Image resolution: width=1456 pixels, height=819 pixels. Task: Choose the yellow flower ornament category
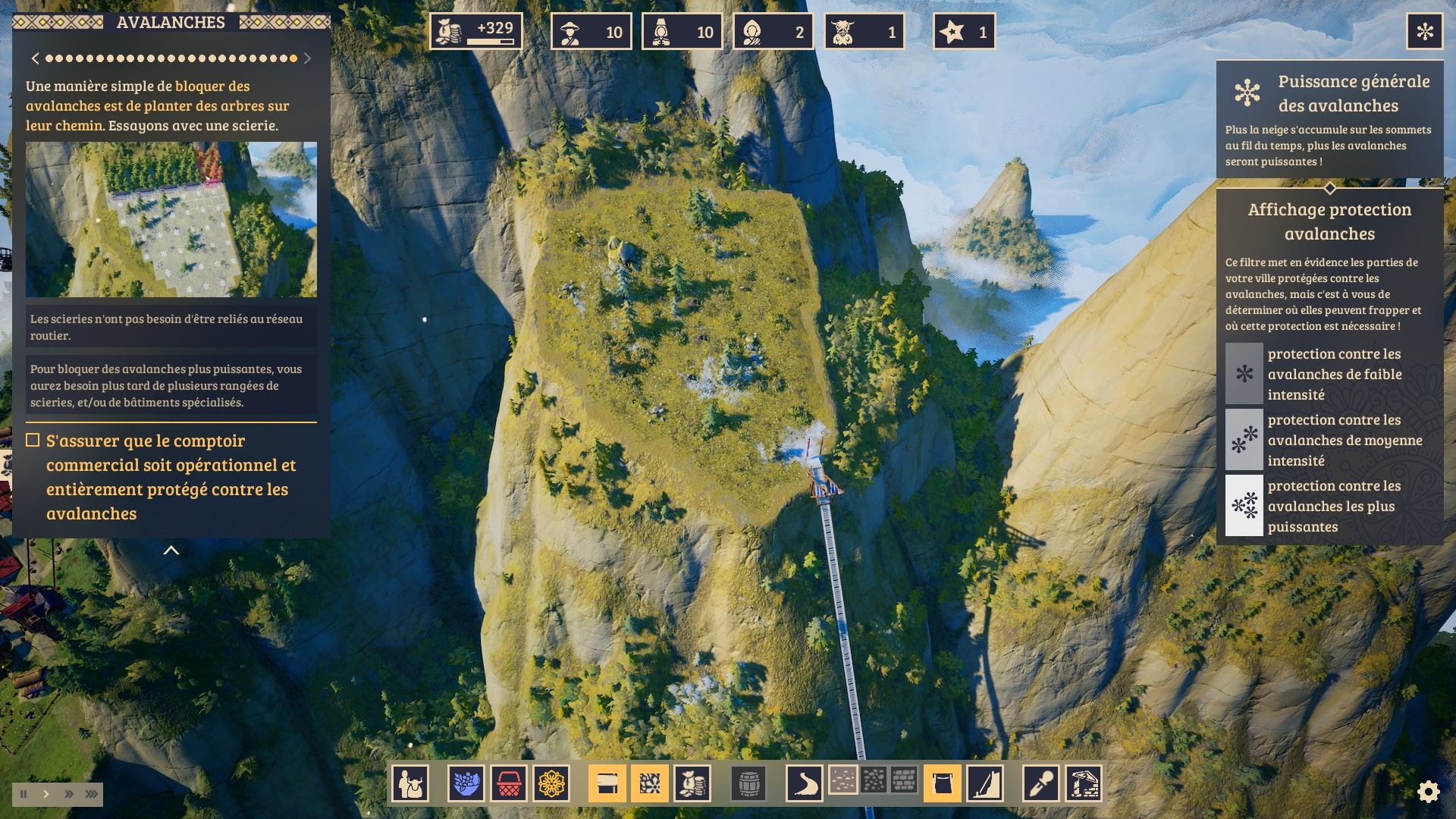551,783
